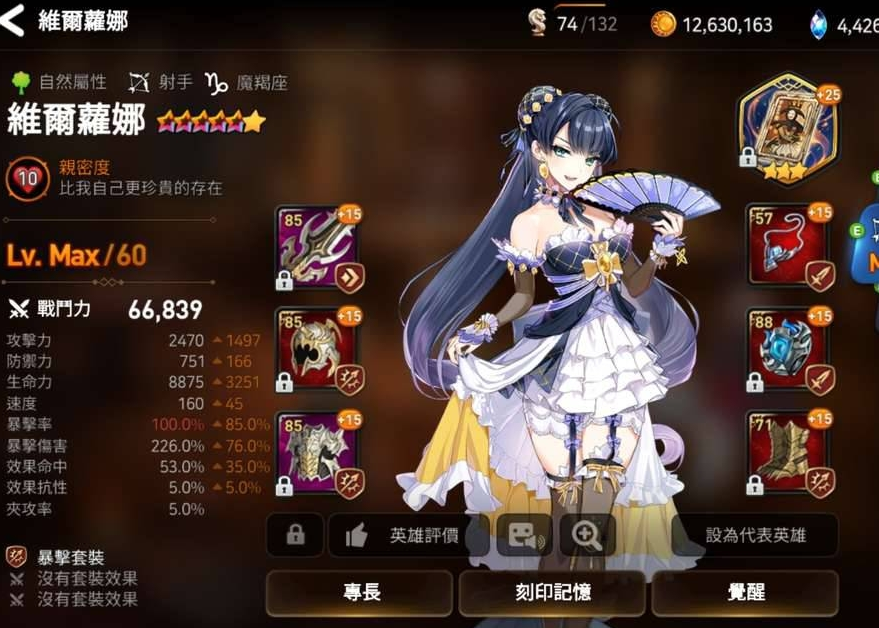Open the 覺醒 awakening menu
The width and height of the screenshot is (879, 628).
tap(744, 592)
